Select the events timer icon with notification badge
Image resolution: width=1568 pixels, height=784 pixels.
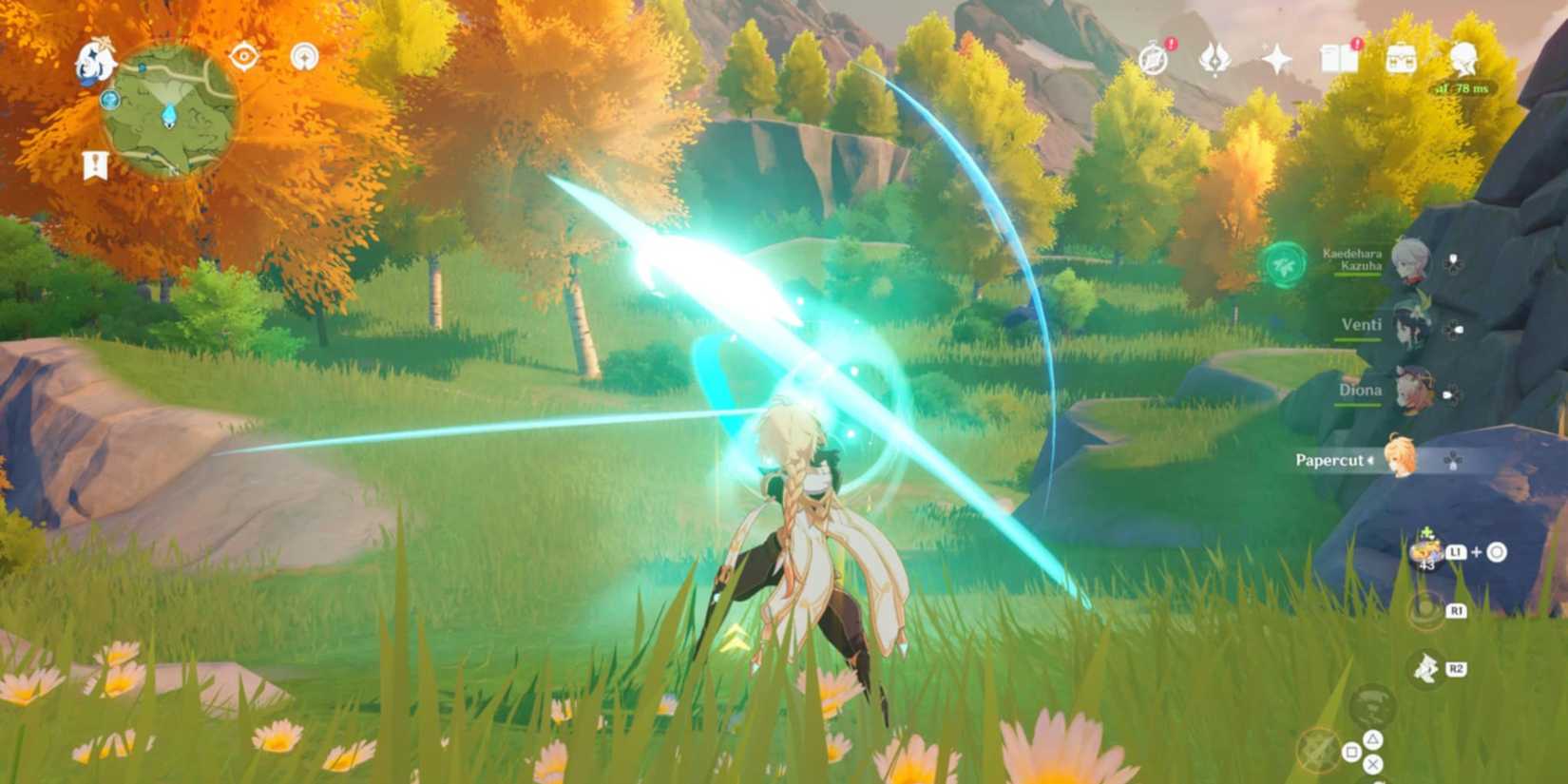coord(1152,62)
